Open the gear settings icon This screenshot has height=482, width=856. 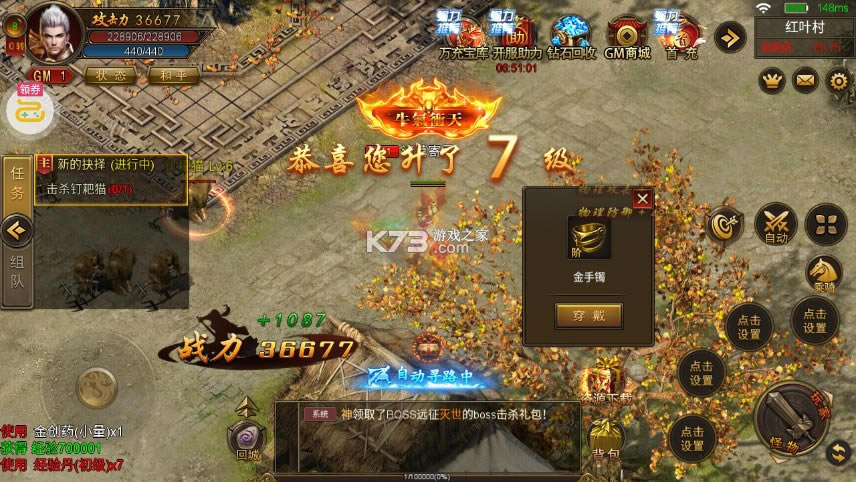click(839, 79)
